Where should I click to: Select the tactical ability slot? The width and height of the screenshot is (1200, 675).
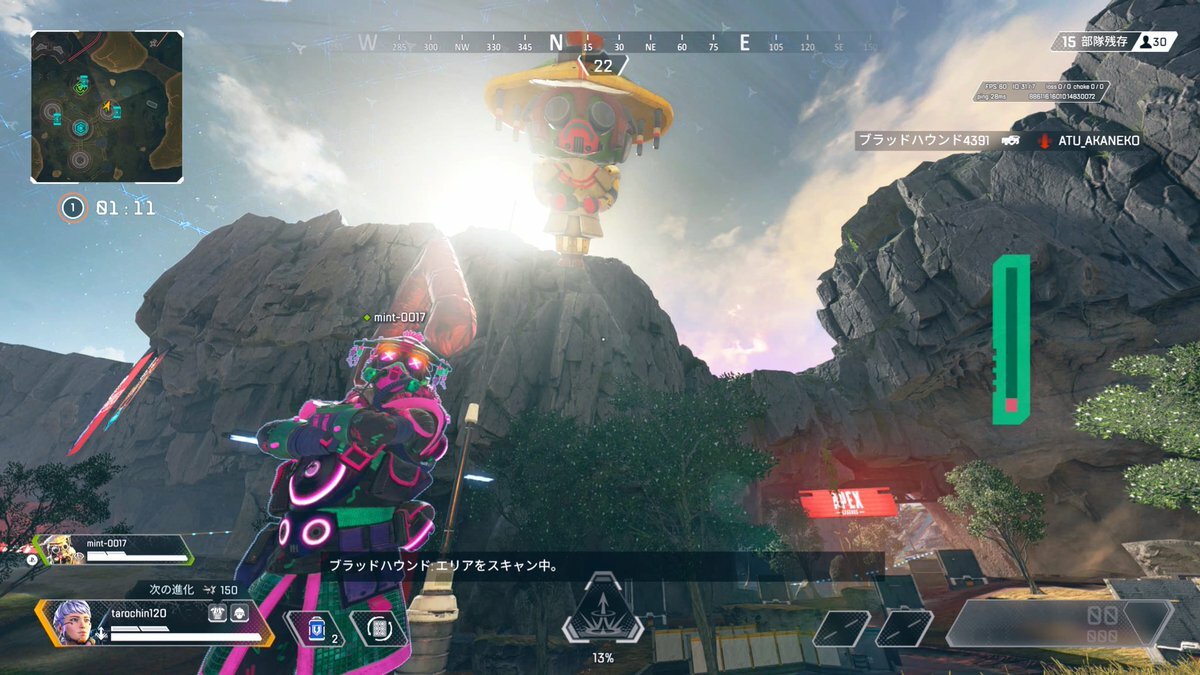pyautogui.click(x=379, y=628)
